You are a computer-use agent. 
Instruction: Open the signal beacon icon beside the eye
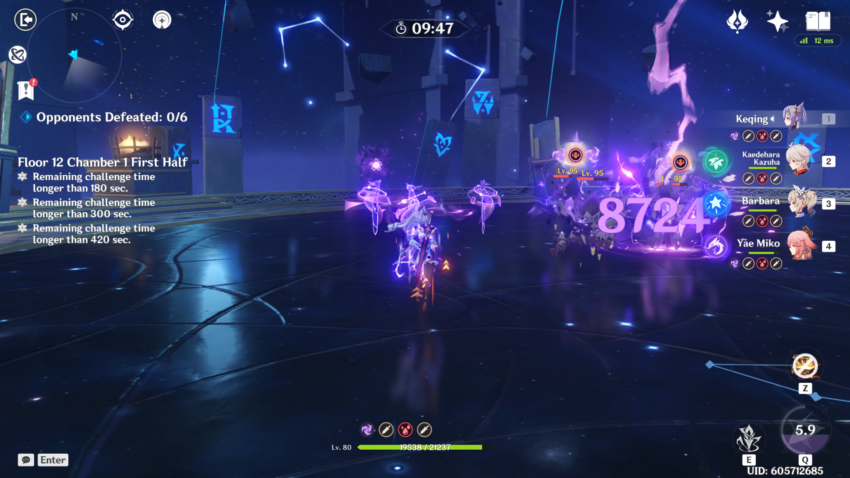point(162,19)
